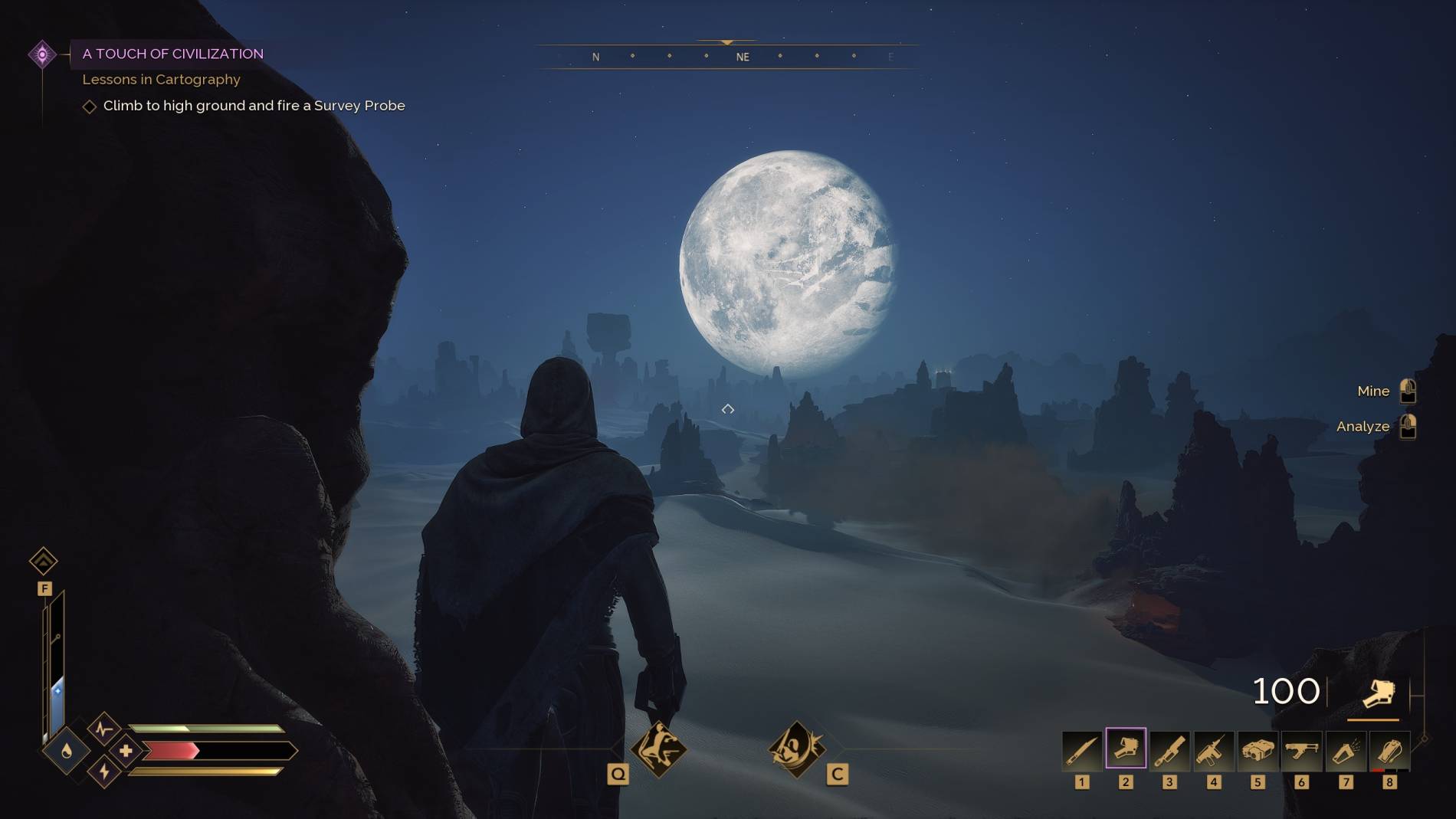Equip the needle-tipped gun in hotbar slot 4

coord(1214,750)
